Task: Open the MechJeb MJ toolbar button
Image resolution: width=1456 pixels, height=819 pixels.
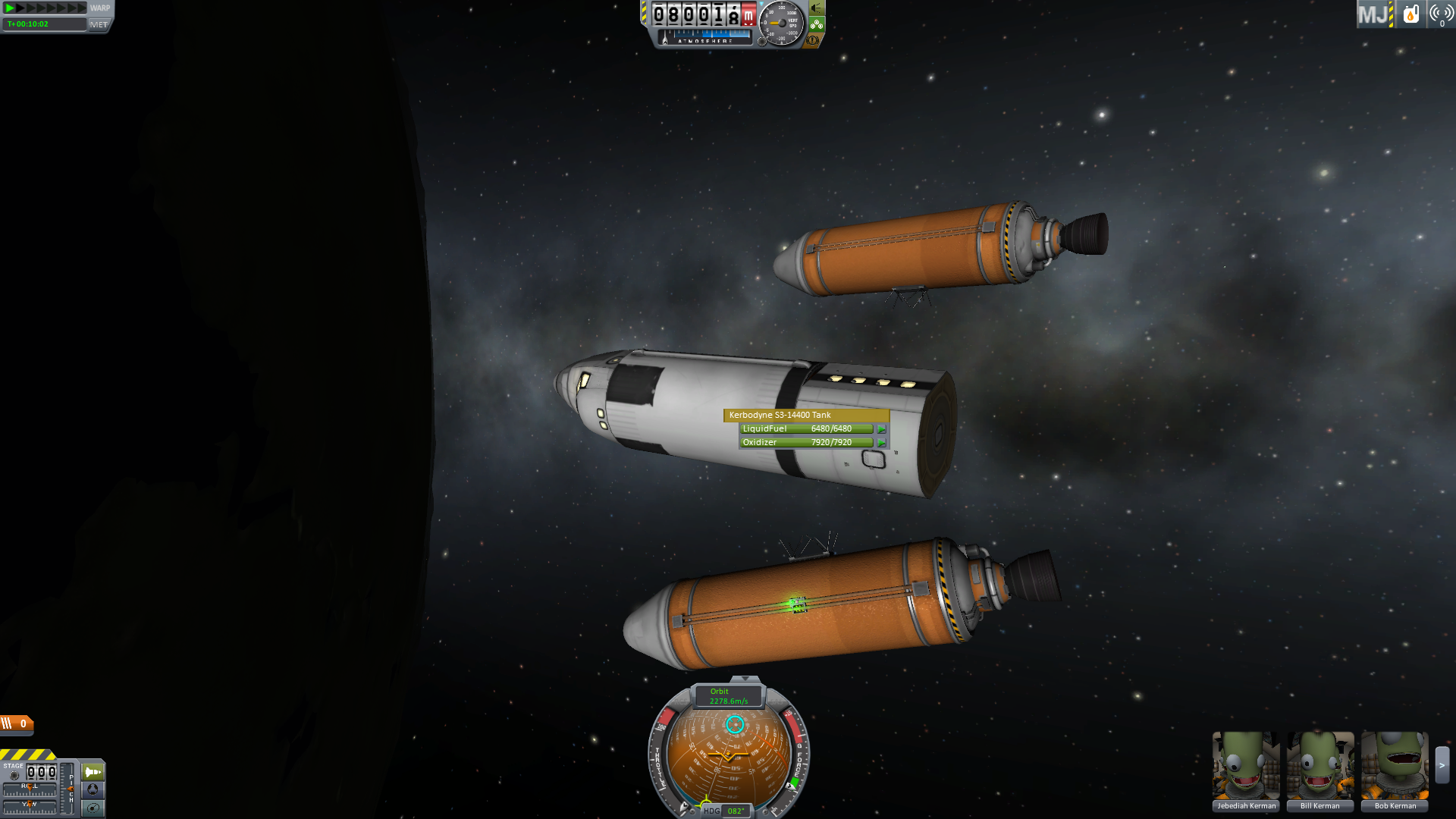Action: tap(1373, 14)
